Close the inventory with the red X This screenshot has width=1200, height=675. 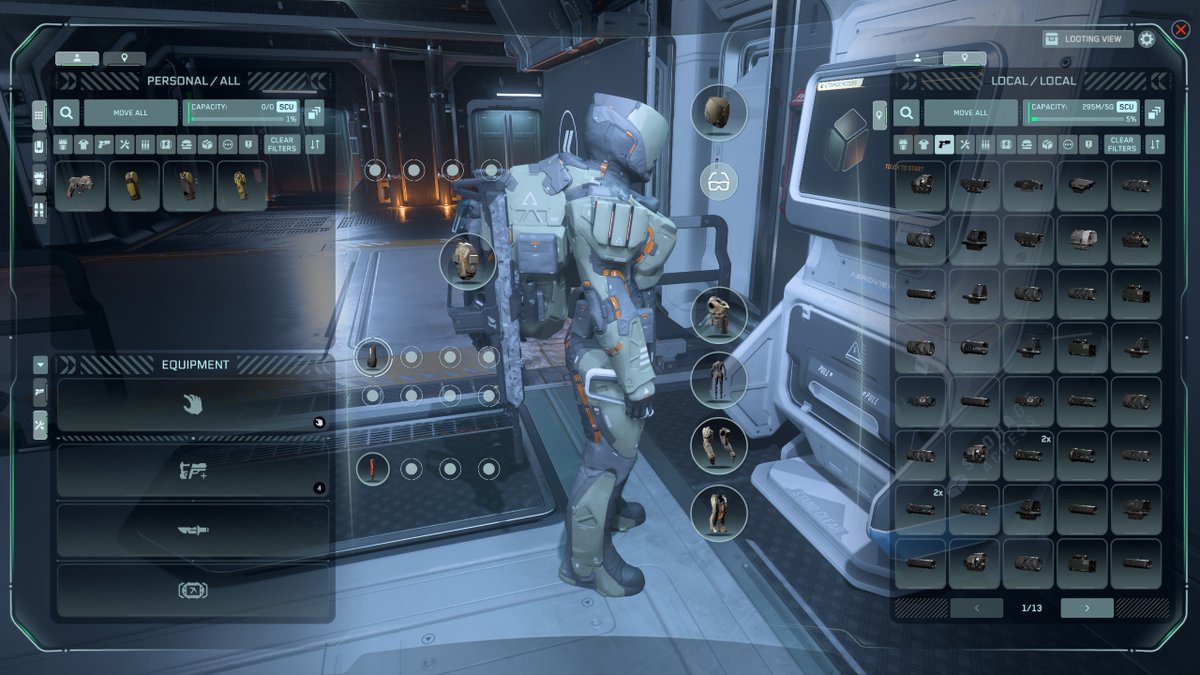[1180, 30]
